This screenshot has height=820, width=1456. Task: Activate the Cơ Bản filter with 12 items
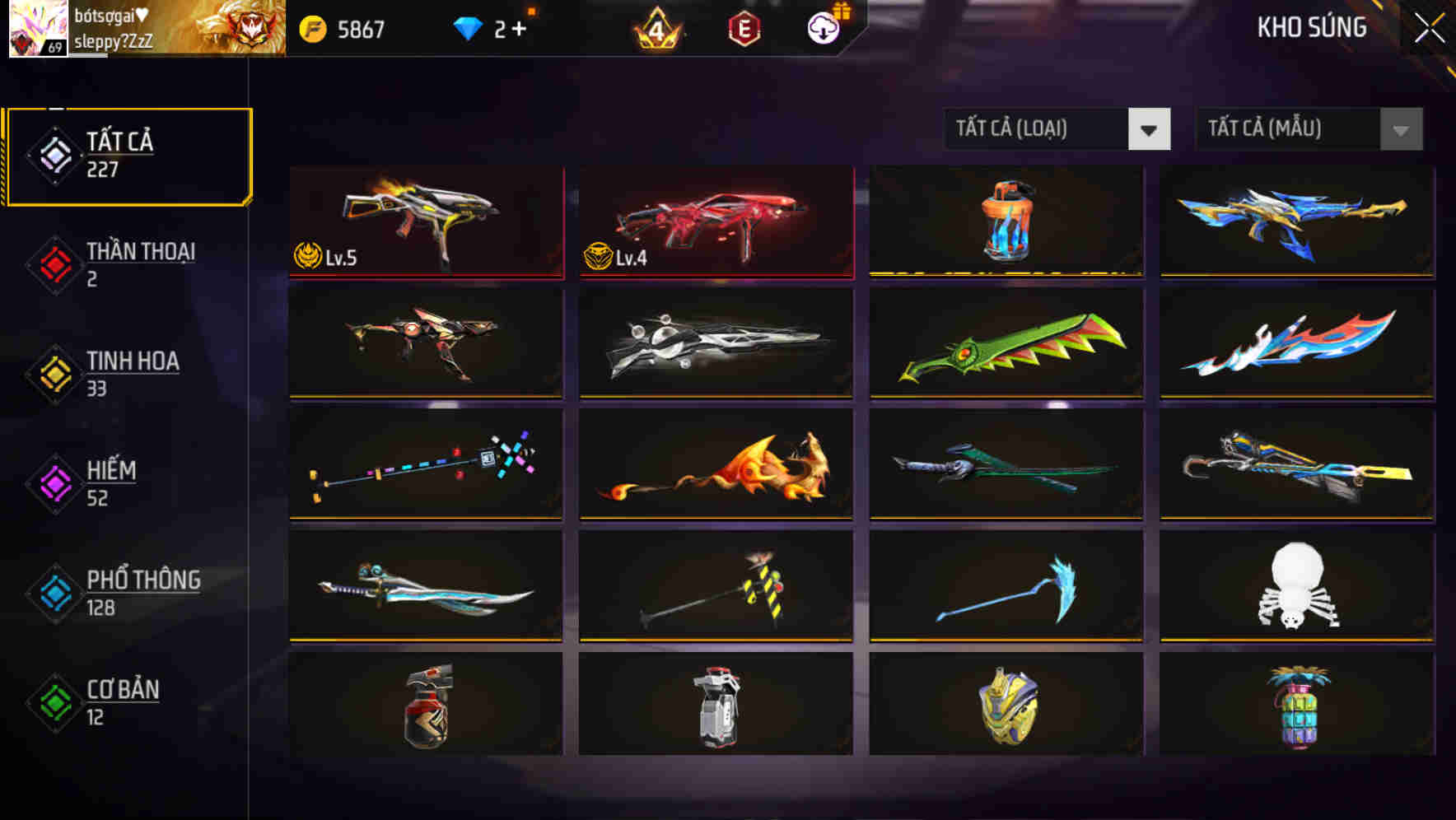[x=124, y=702]
